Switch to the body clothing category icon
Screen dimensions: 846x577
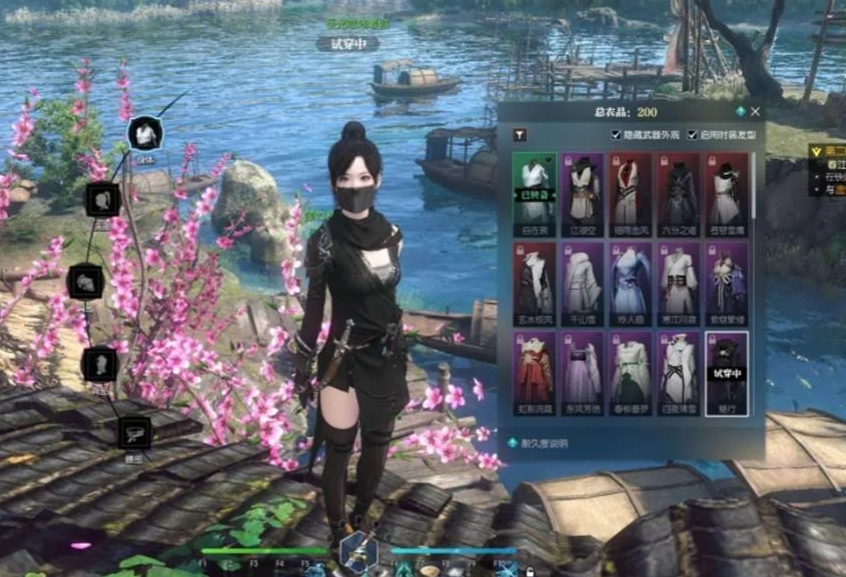145,132
